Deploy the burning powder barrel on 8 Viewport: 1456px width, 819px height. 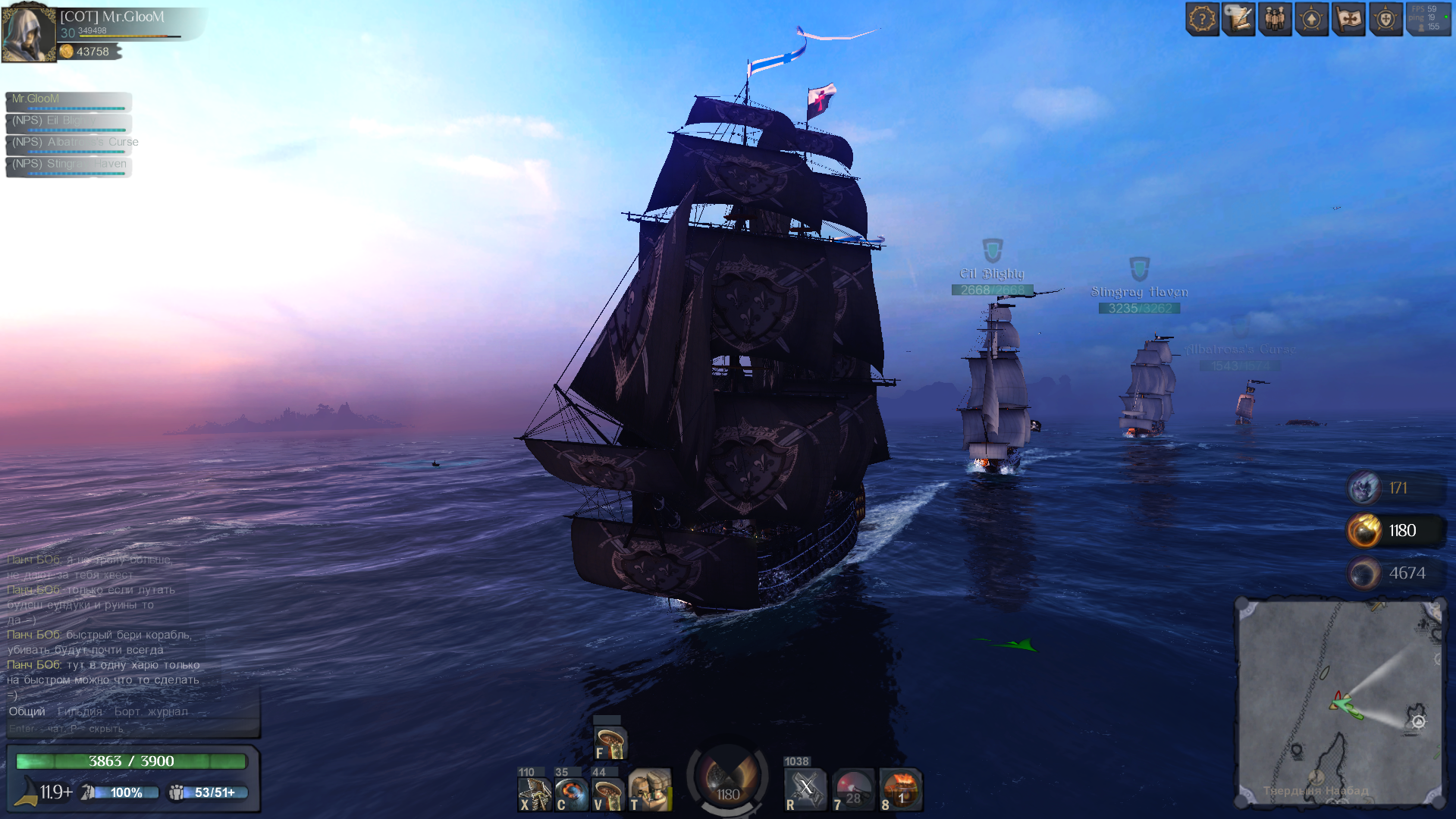pos(901,790)
